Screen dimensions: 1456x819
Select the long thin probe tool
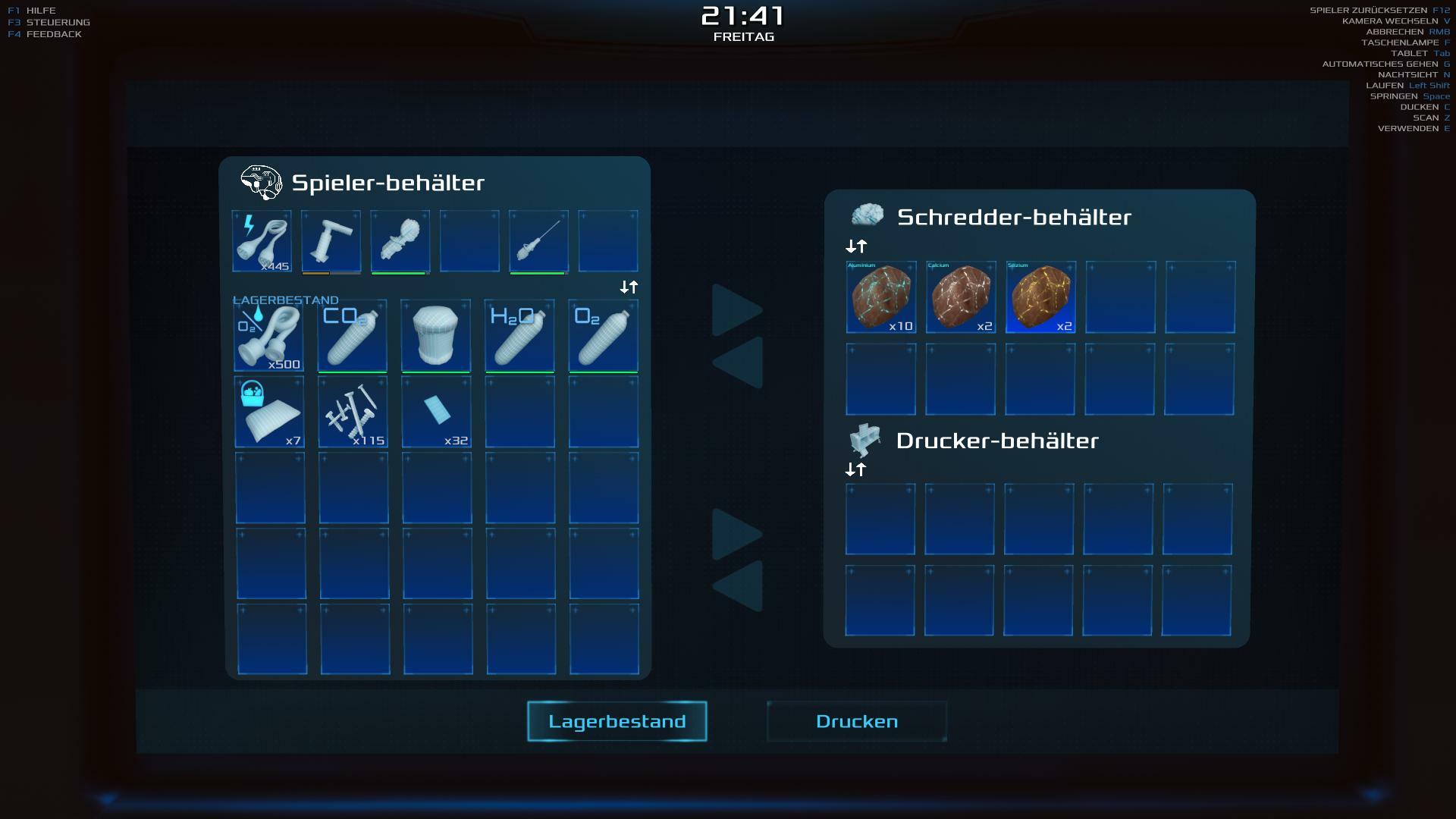click(538, 241)
